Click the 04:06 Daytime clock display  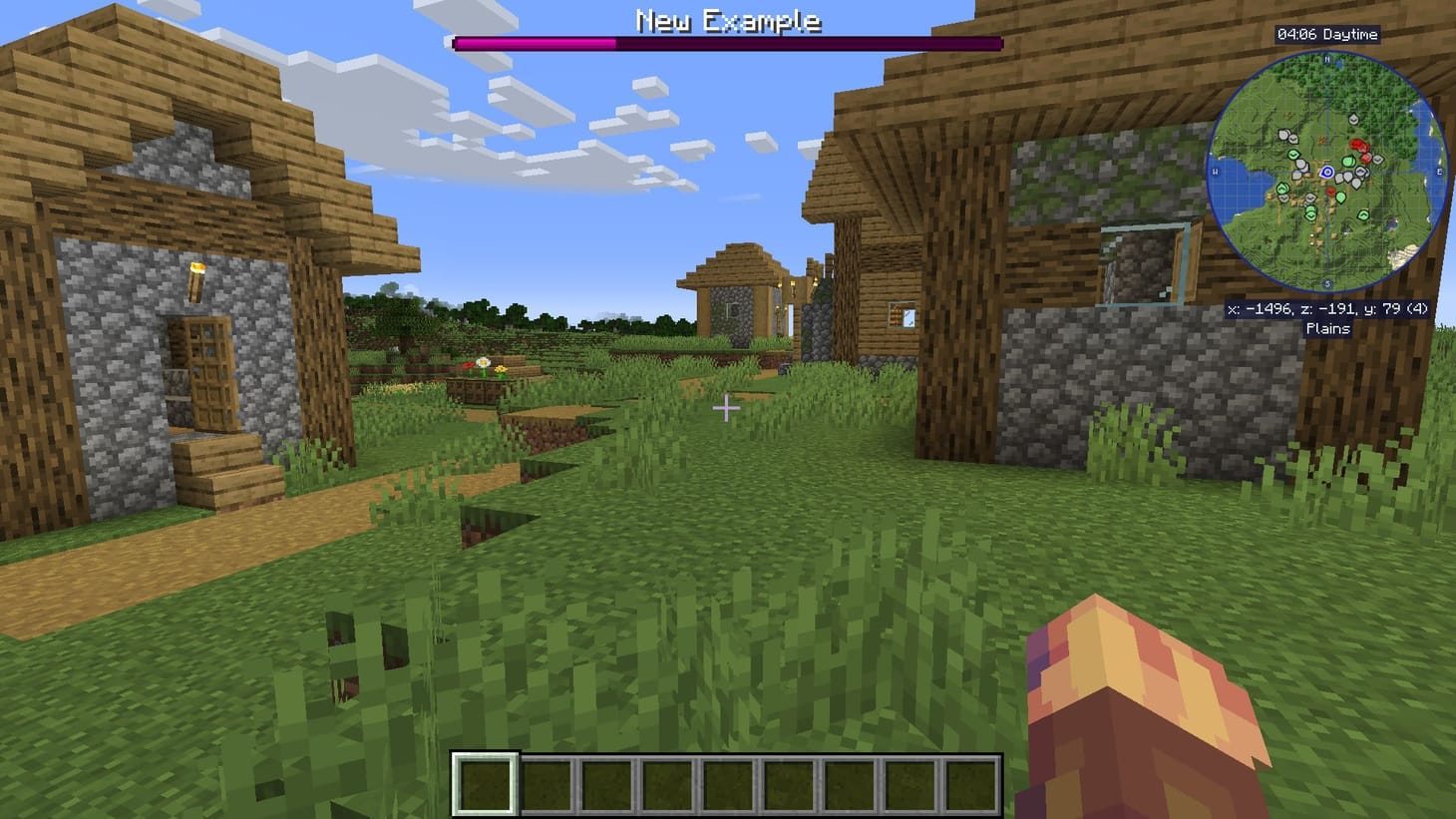(1327, 33)
